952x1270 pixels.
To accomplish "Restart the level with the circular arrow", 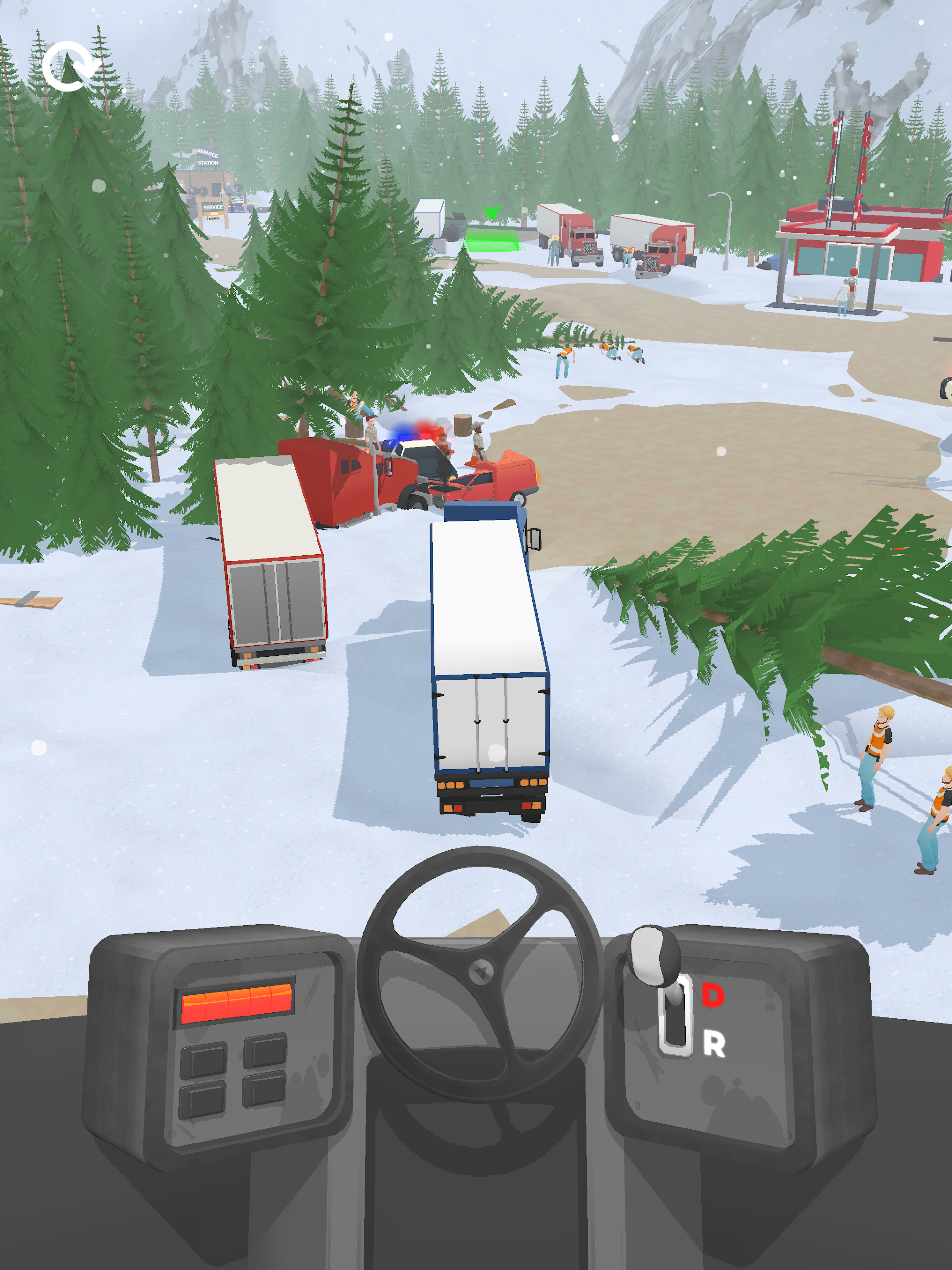I will [68, 66].
